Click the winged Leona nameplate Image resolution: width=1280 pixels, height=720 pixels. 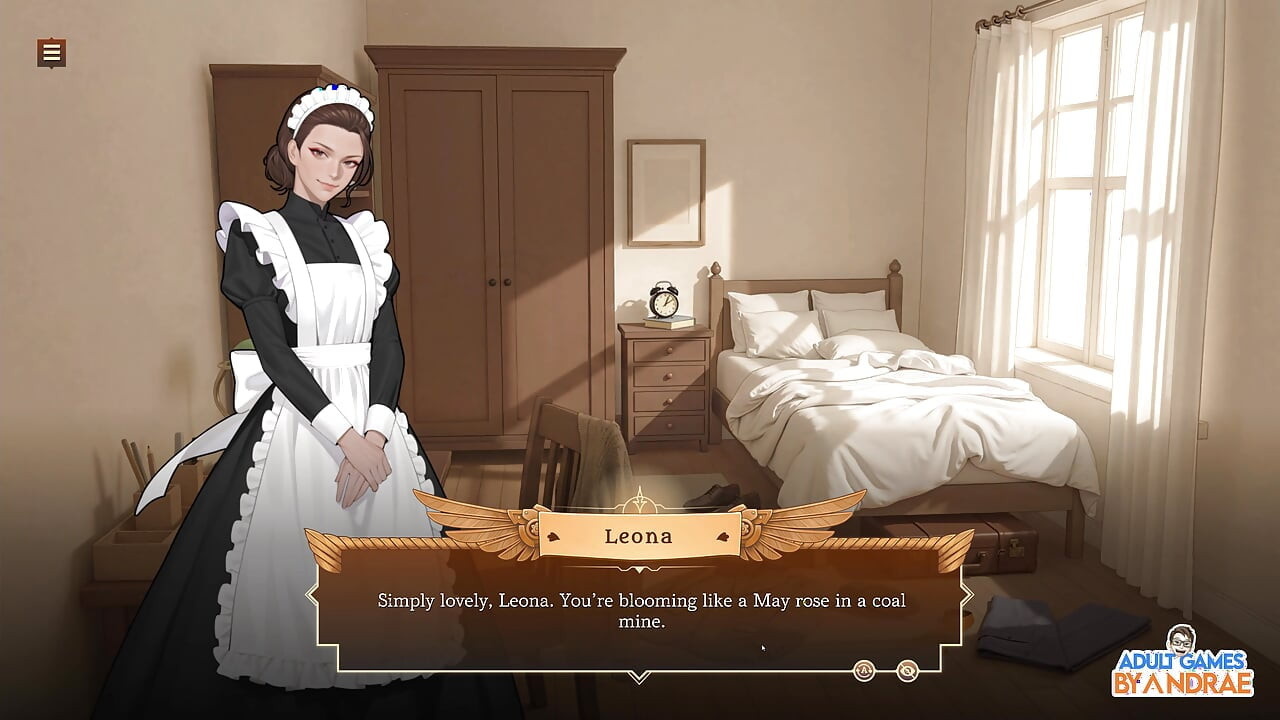pos(640,536)
